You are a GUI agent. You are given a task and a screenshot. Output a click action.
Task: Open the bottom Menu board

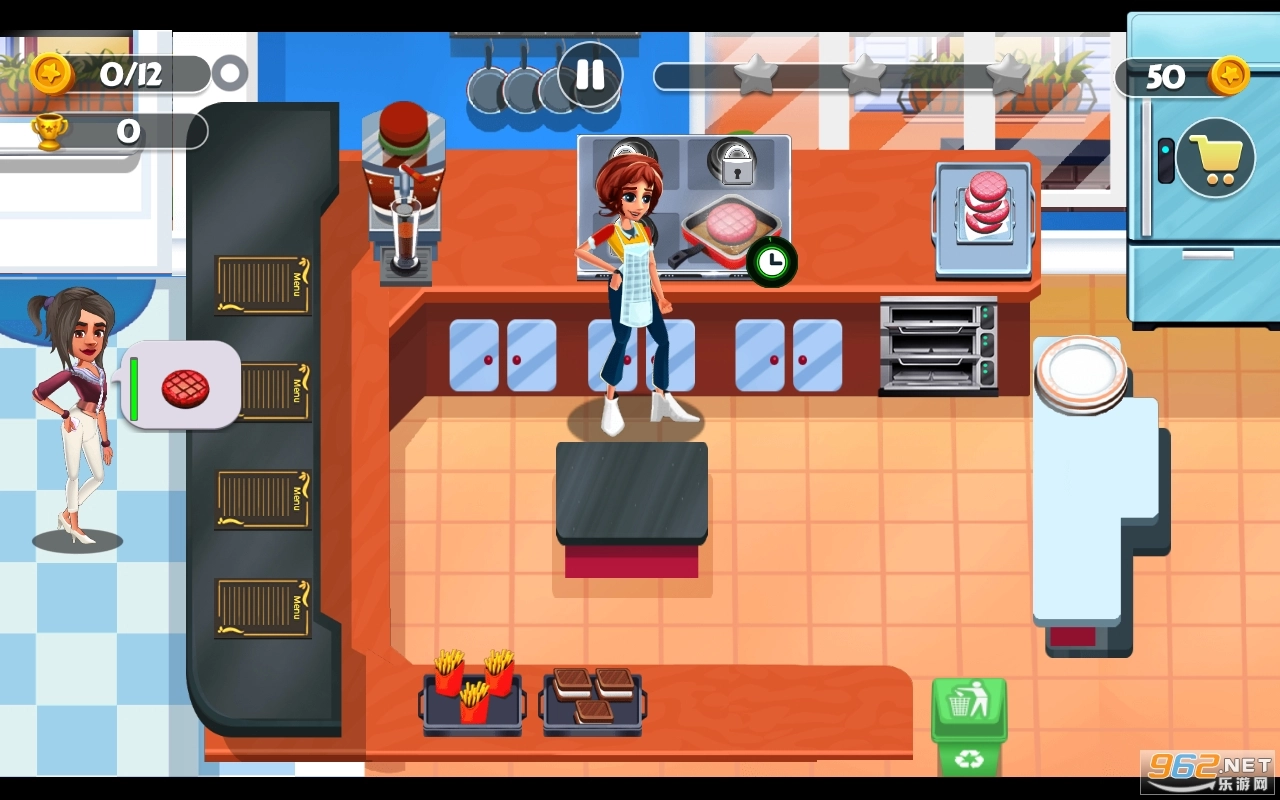(x=263, y=608)
